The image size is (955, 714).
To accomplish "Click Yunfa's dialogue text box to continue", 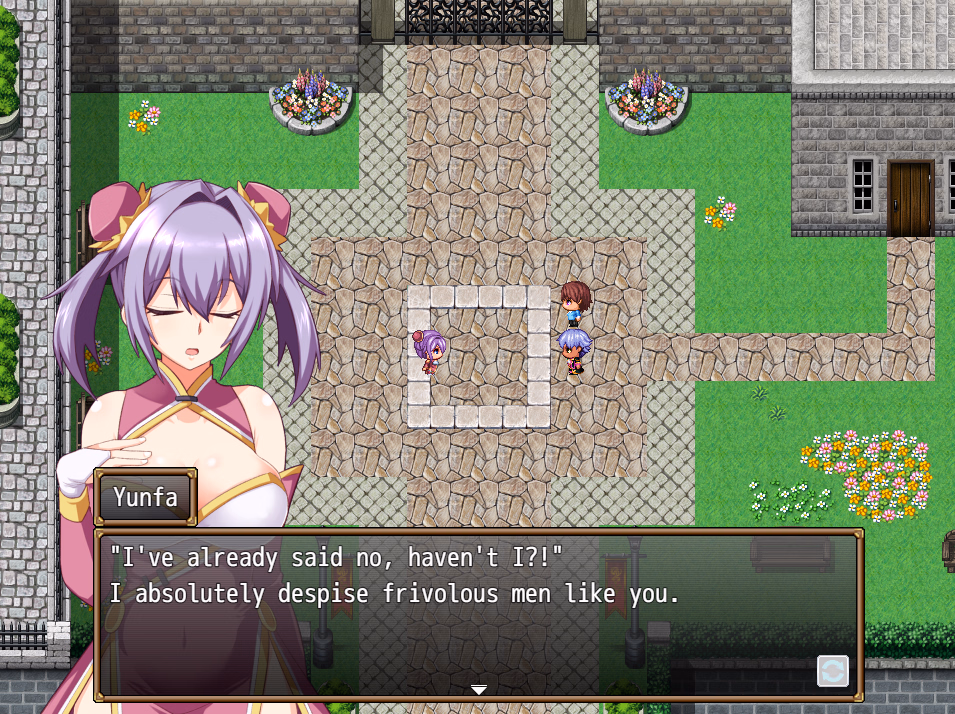I will tap(478, 612).
